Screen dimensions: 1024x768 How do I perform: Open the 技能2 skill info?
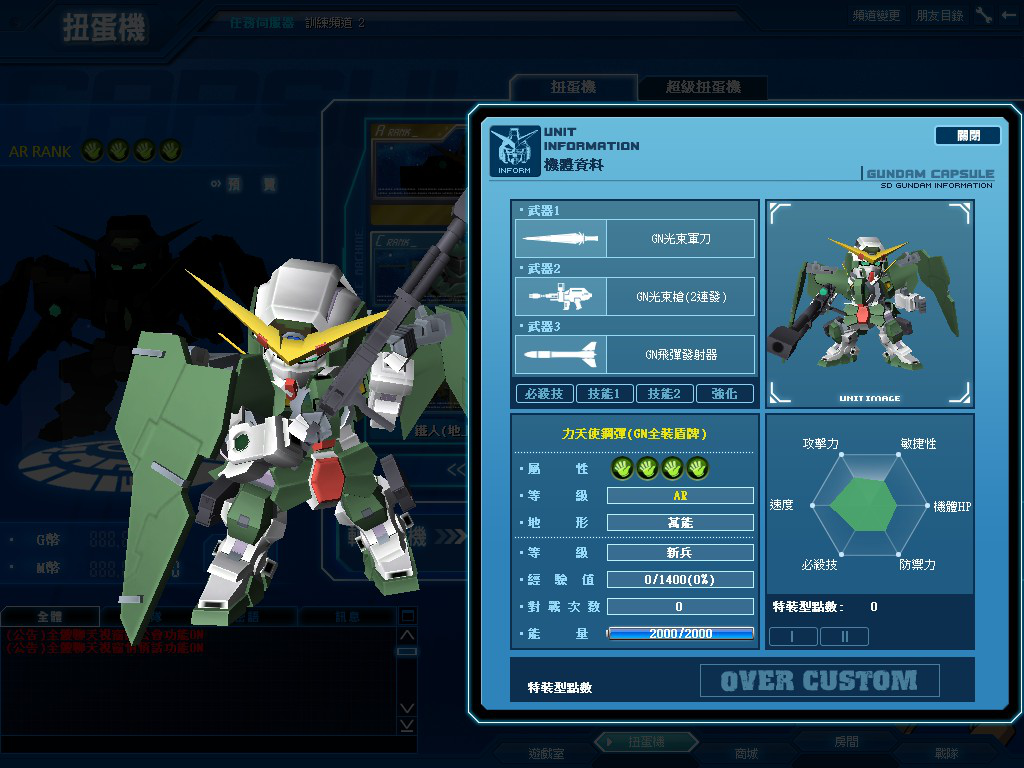[664, 394]
